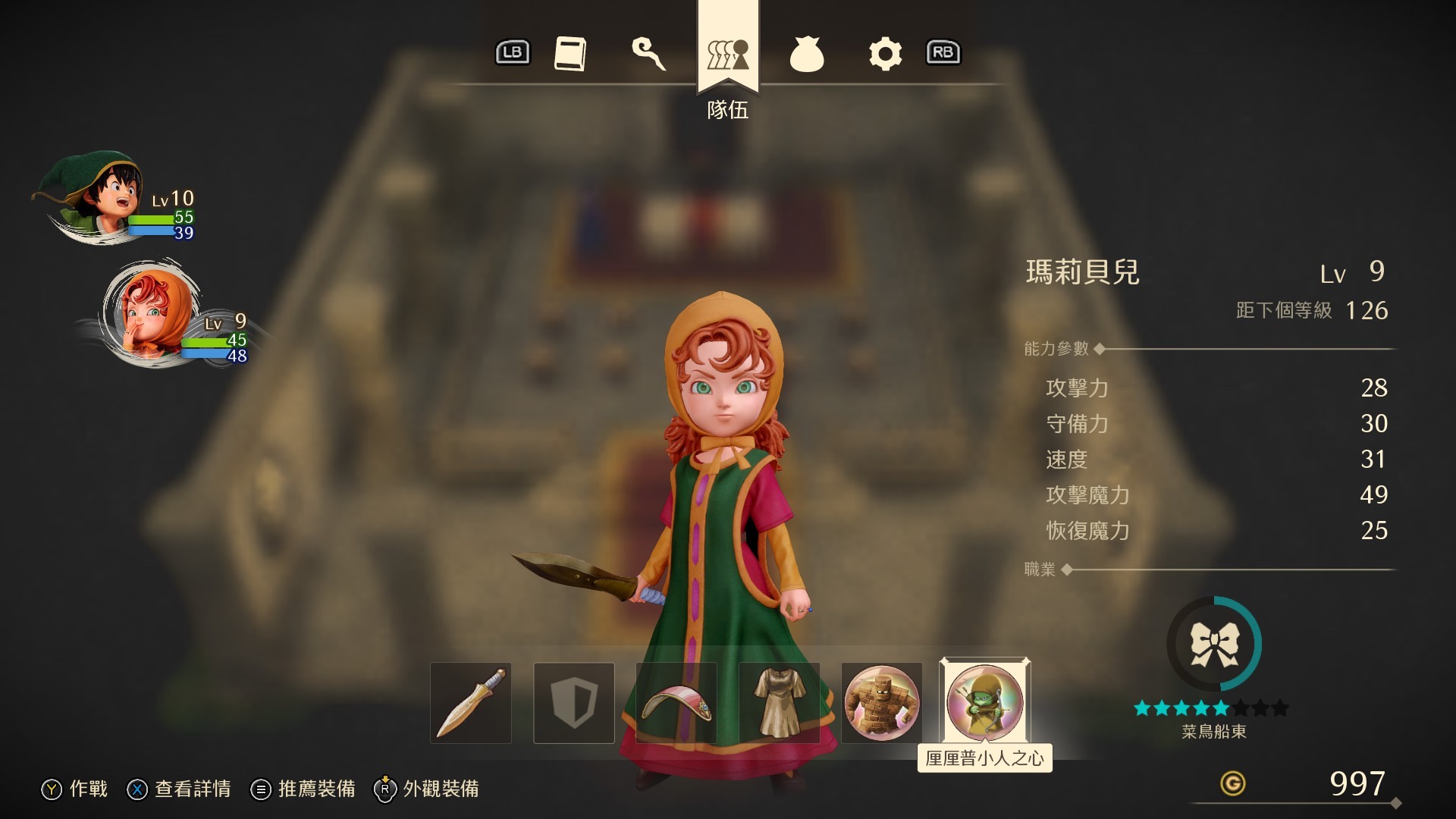Select the 厘厘普小人之心 heart accessory slot
The width and height of the screenshot is (1456, 819).
984,703
